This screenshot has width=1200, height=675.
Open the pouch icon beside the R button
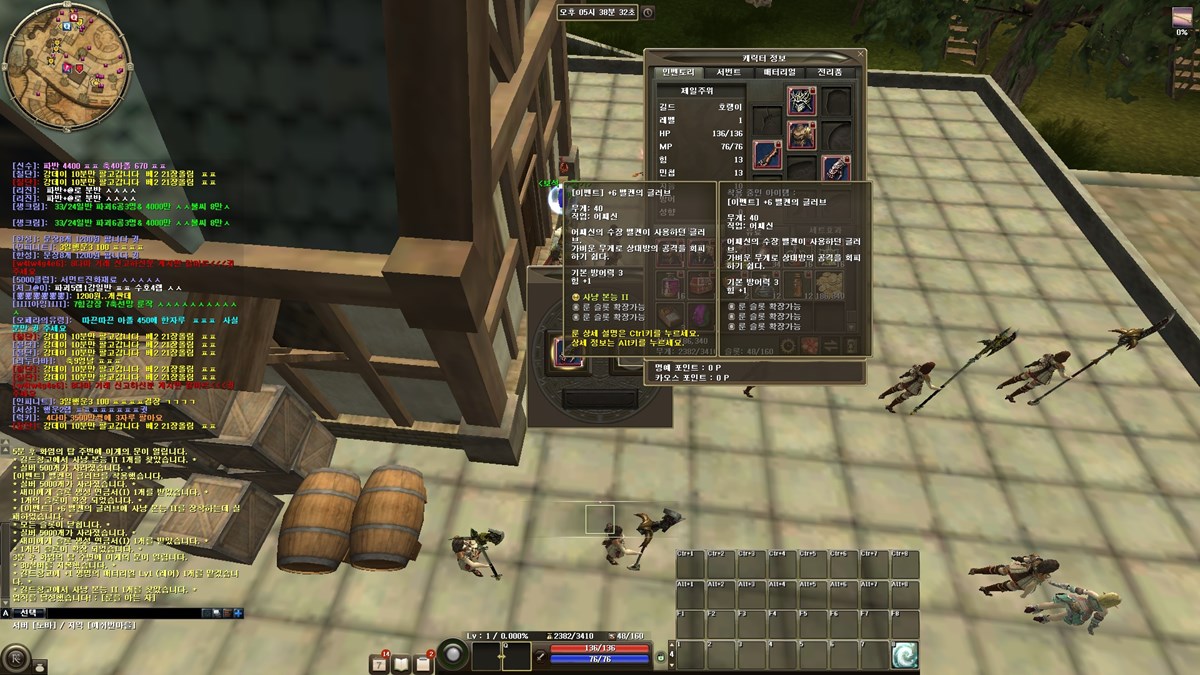click(x=40, y=665)
